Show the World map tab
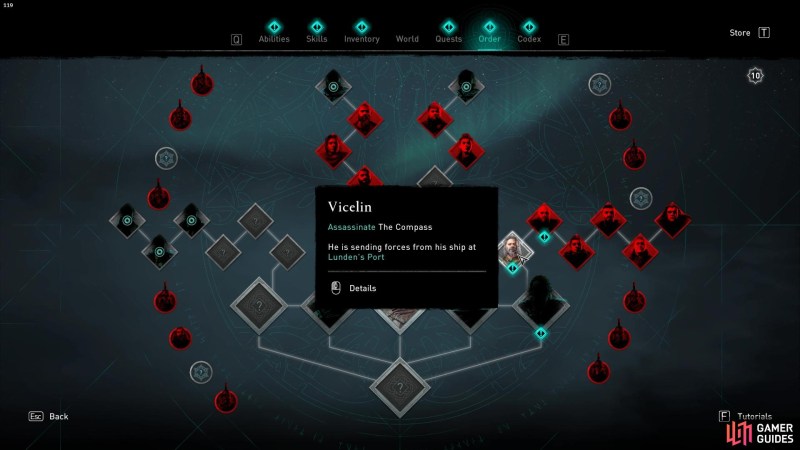 point(407,39)
